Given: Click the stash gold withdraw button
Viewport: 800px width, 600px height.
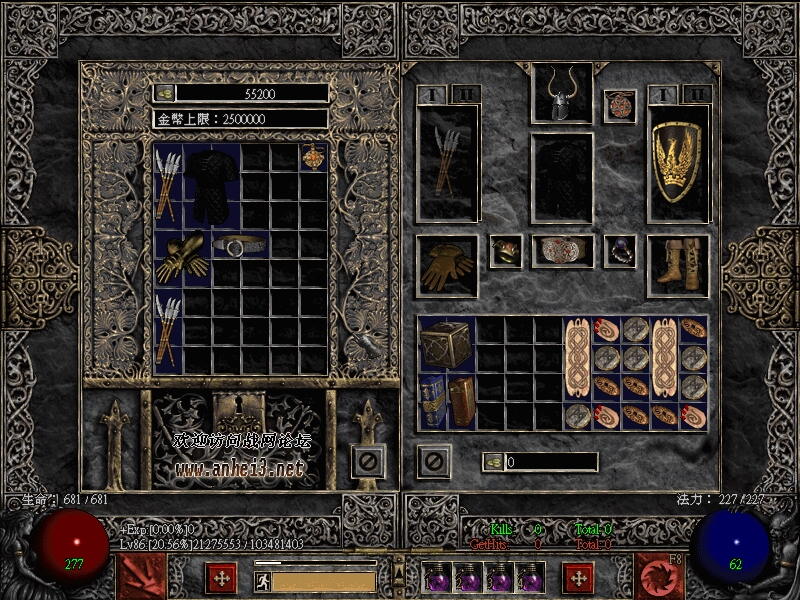Looking at the screenshot, I should click(x=165, y=93).
